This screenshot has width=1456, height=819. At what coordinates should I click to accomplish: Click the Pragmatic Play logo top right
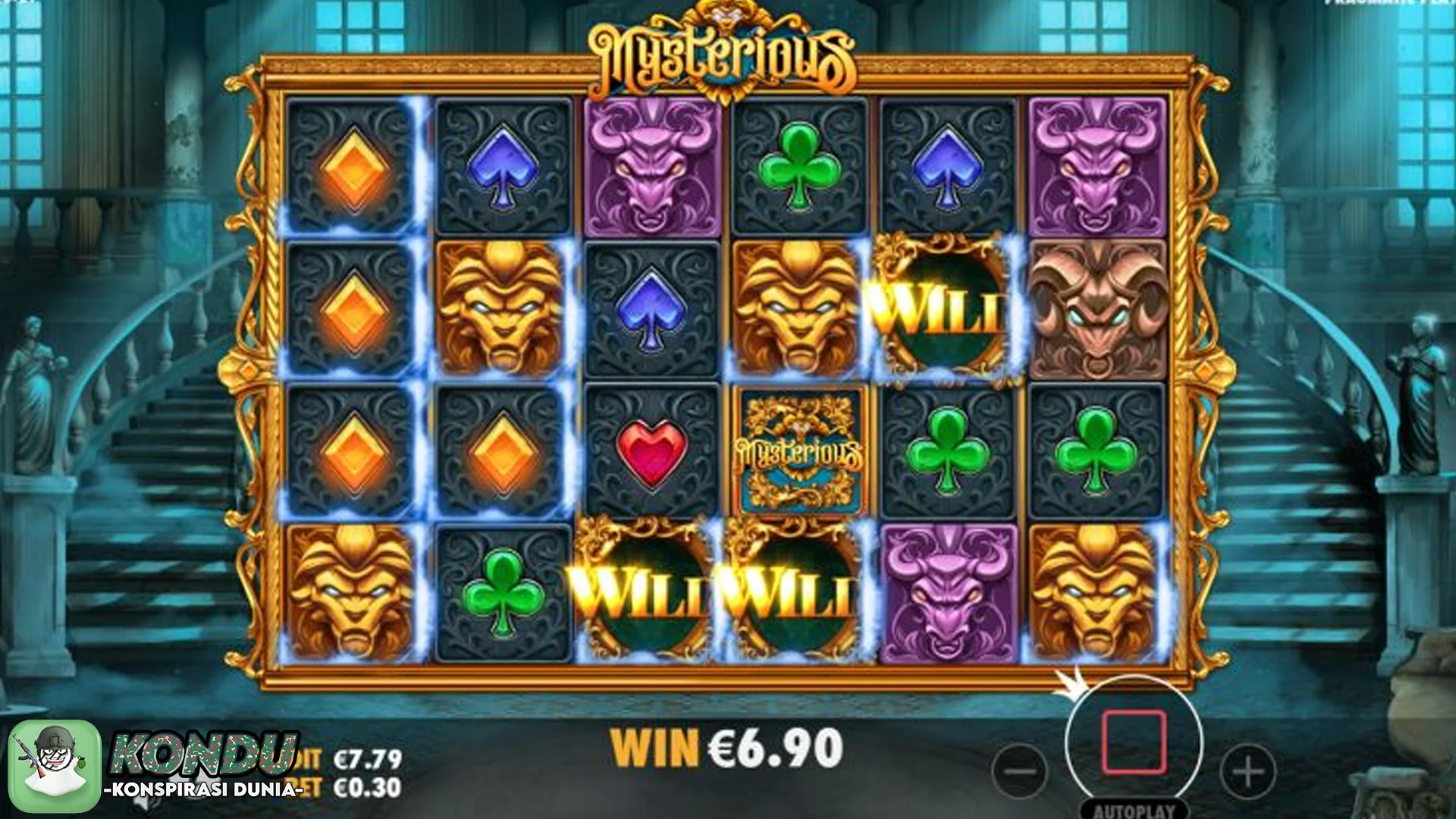(1395, 8)
